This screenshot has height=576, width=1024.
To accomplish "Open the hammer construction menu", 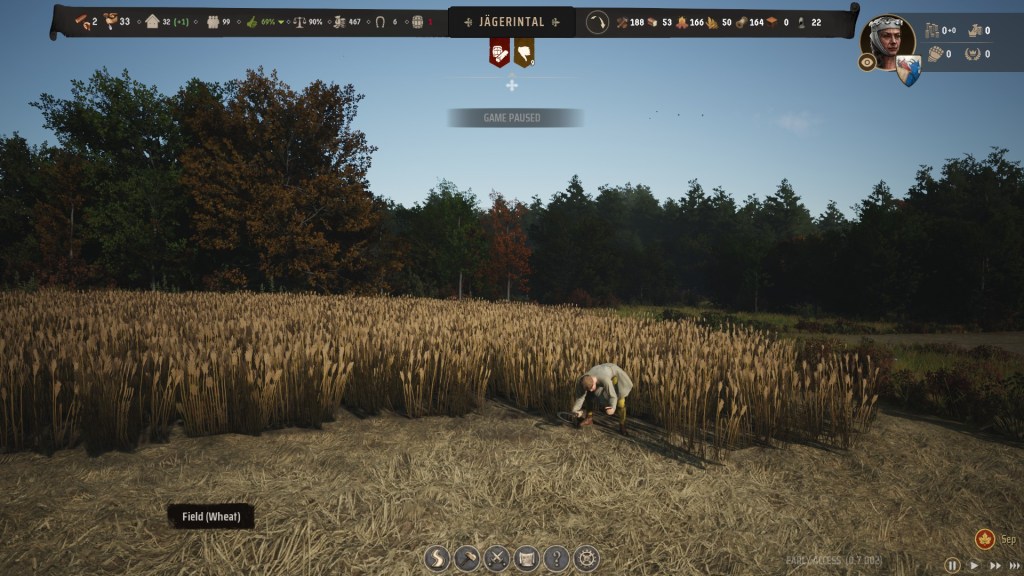I will tap(467, 558).
